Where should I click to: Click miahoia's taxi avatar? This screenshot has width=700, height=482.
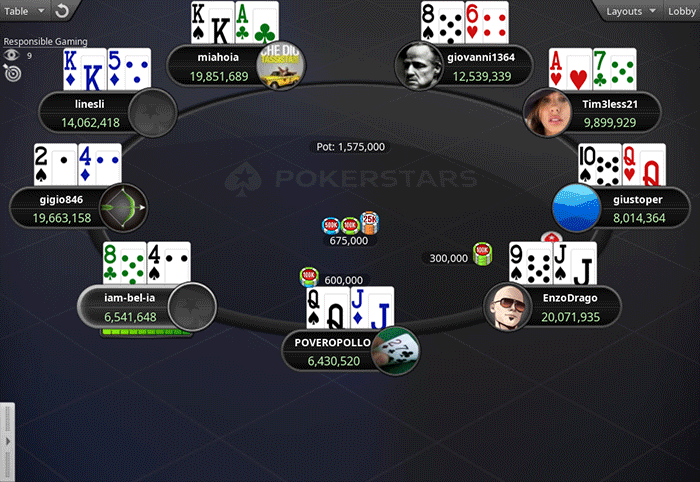(x=283, y=66)
